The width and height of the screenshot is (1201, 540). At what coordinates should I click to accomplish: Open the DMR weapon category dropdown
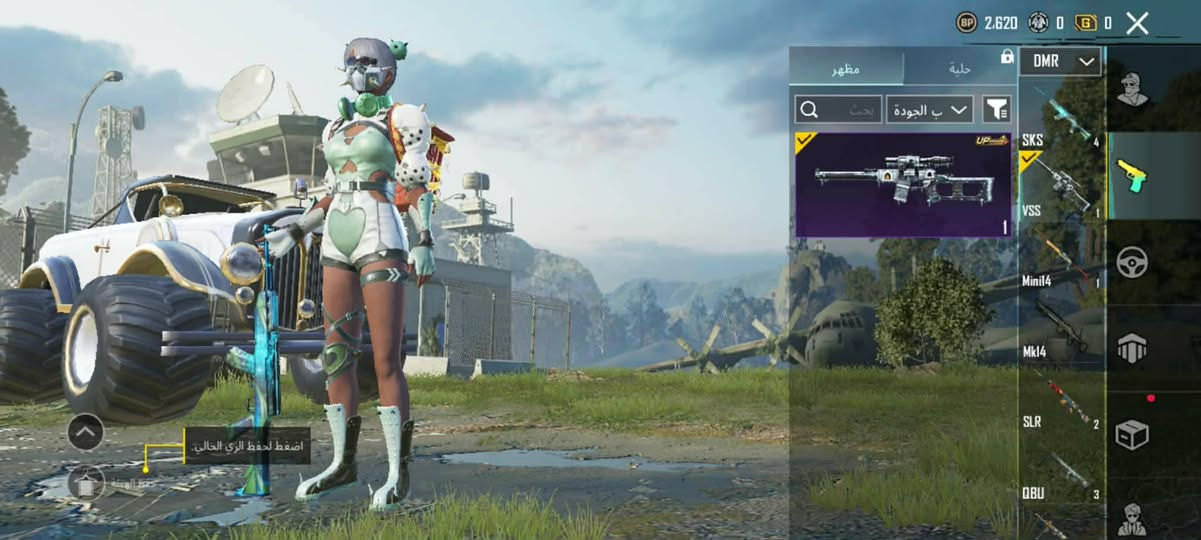[1060, 61]
